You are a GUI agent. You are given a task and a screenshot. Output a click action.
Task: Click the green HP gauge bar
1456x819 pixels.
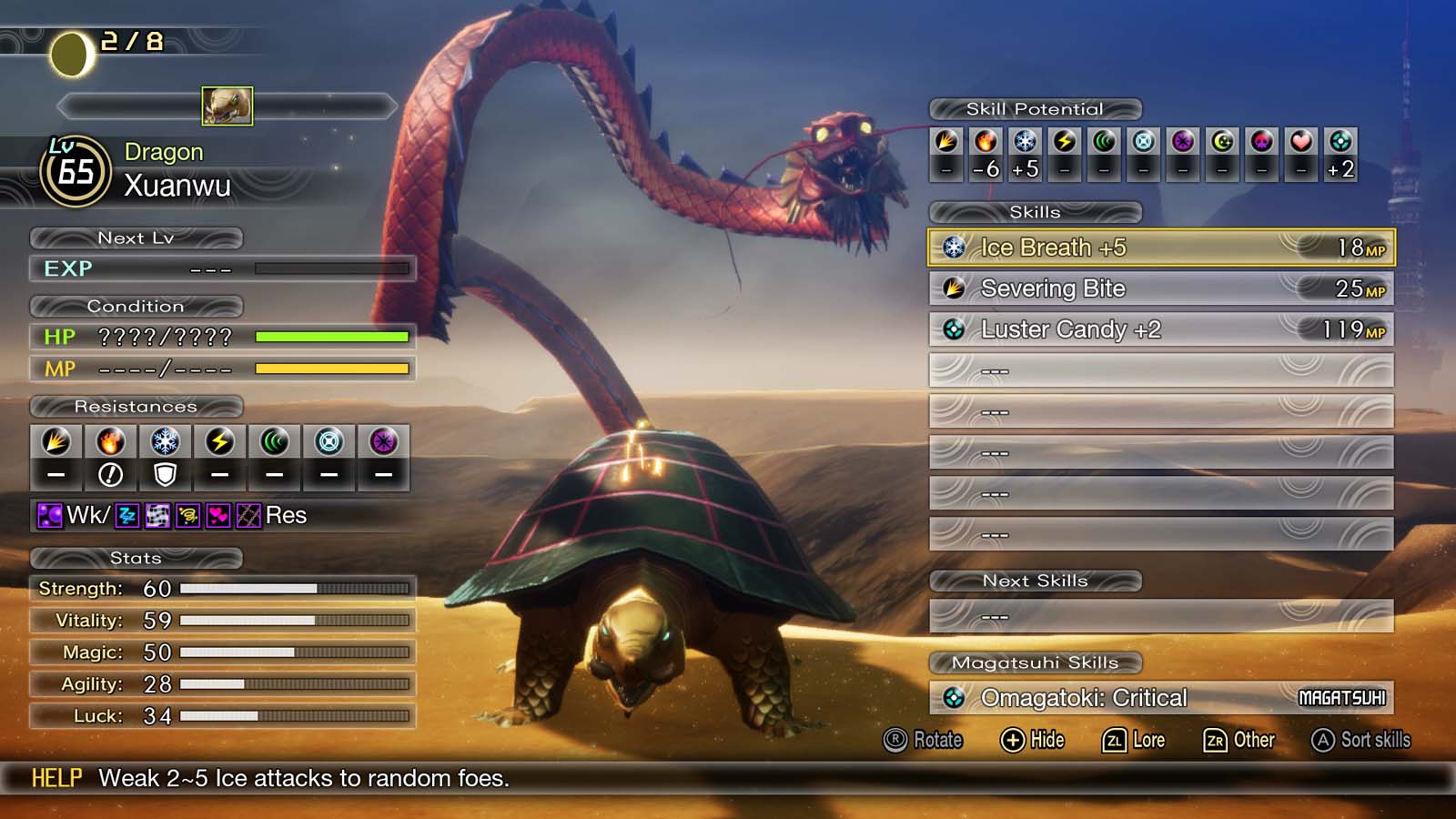[332, 338]
